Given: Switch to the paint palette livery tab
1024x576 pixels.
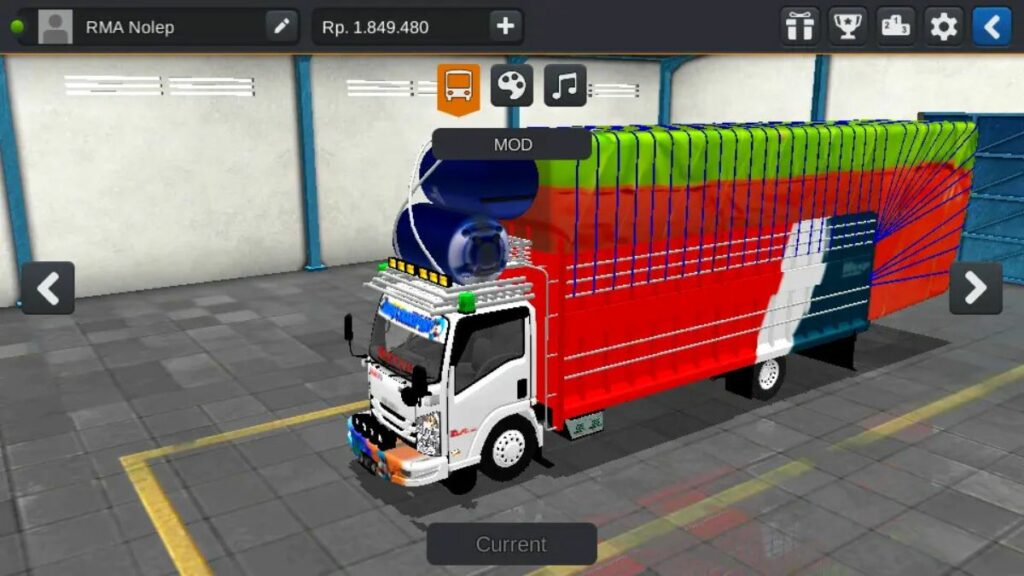Looking at the screenshot, I should tap(512, 86).
